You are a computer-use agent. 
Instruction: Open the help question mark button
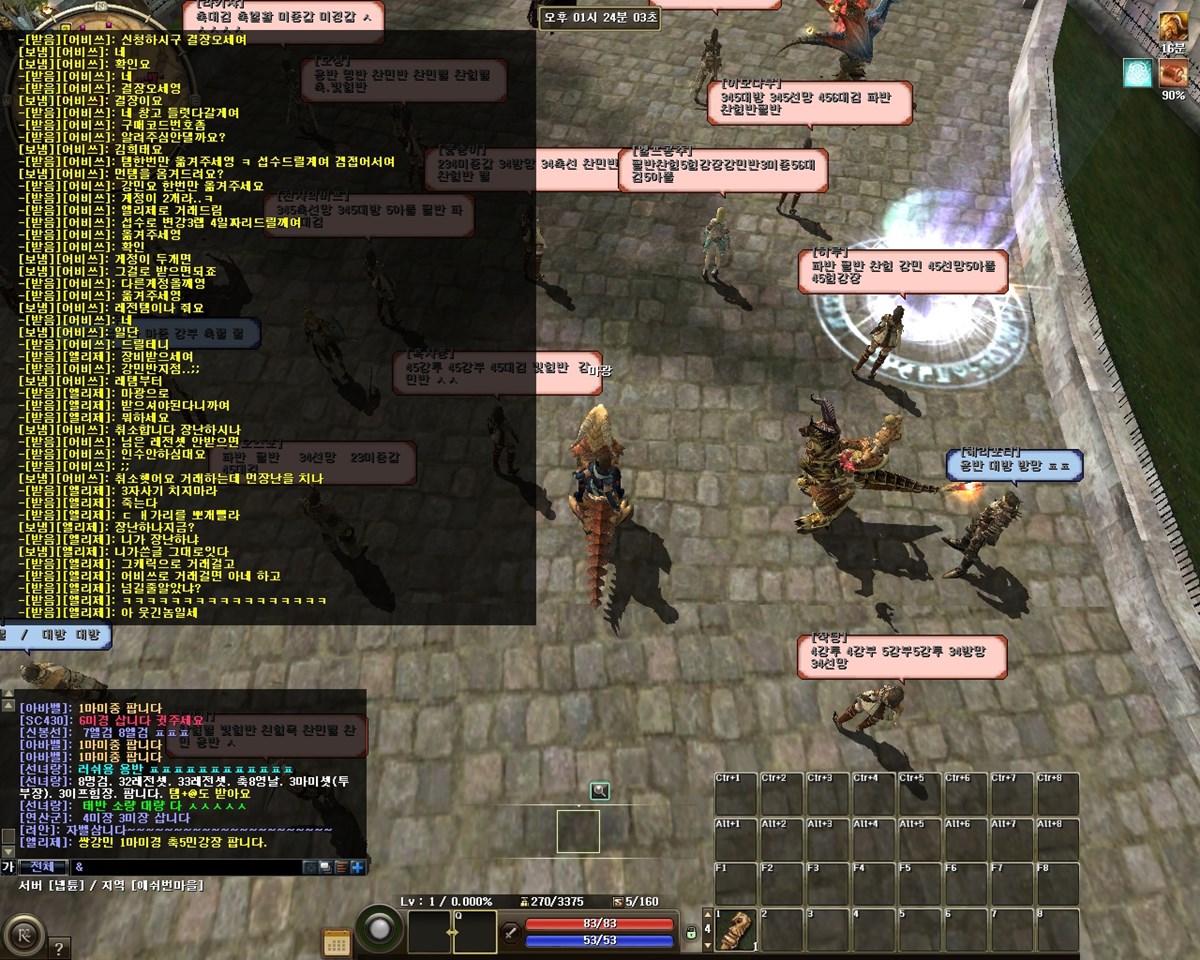click(58, 948)
